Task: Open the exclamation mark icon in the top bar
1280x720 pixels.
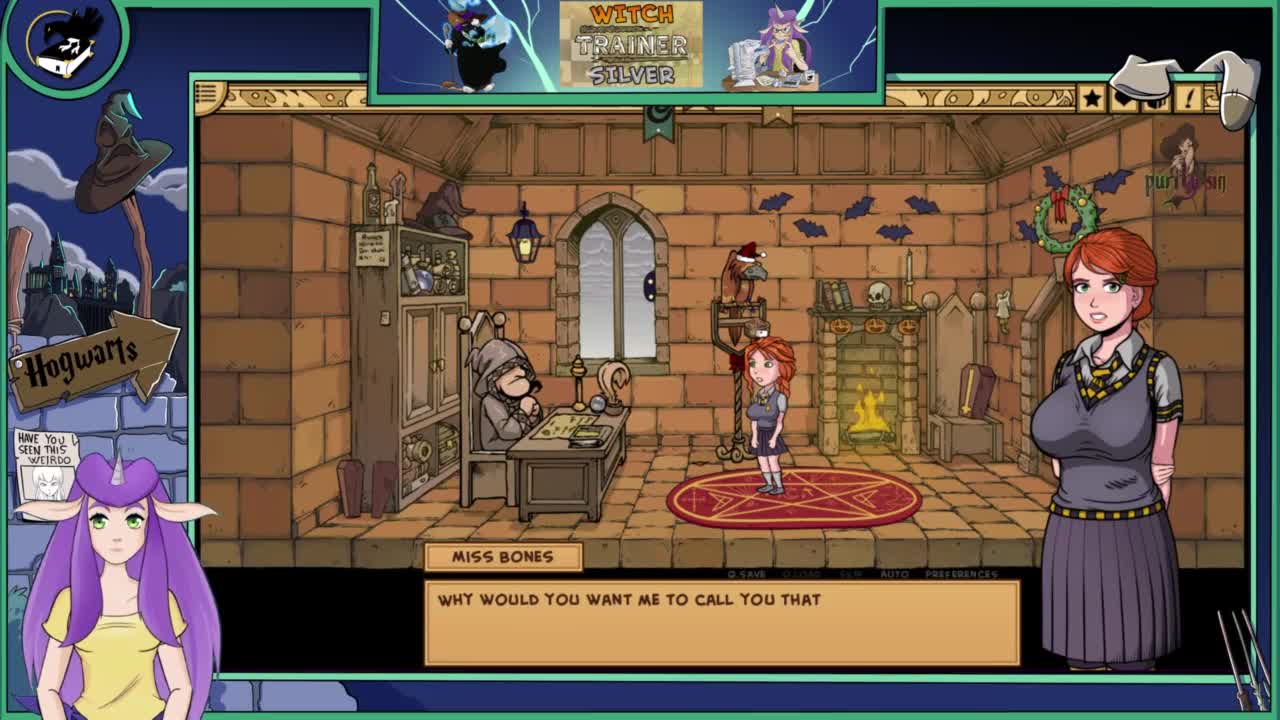Action: tap(1189, 98)
